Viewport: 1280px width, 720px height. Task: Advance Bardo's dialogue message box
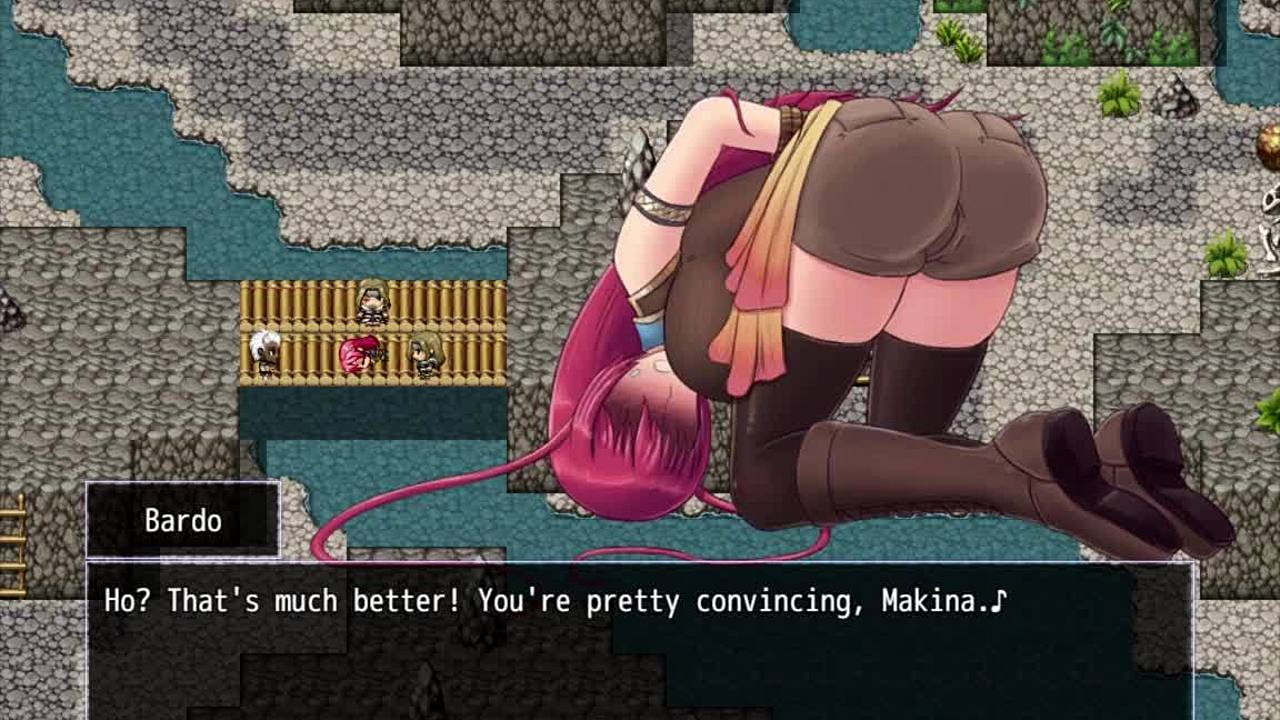pyautogui.click(x=640, y=640)
